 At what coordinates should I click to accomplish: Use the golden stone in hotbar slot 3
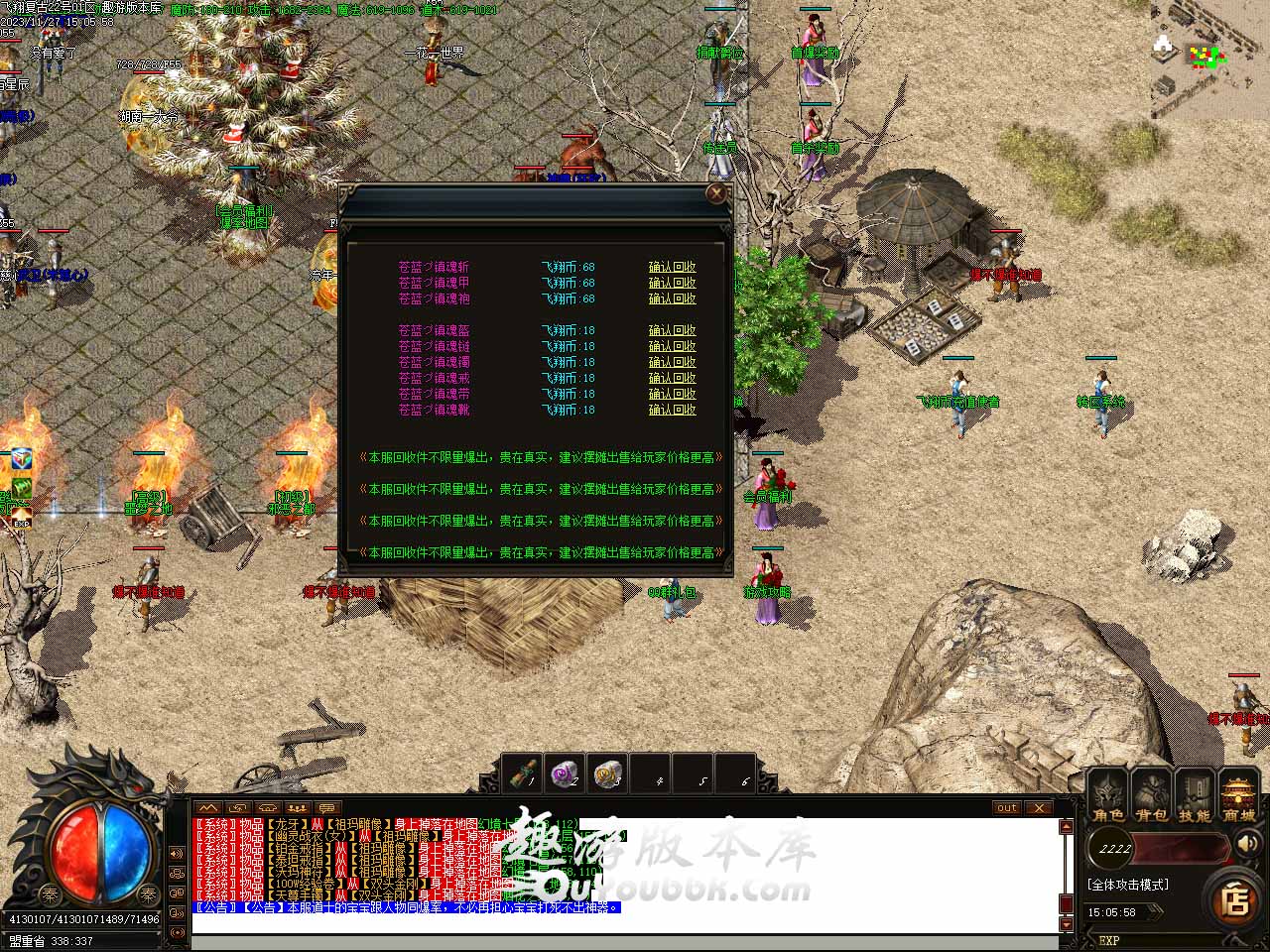[x=607, y=773]
